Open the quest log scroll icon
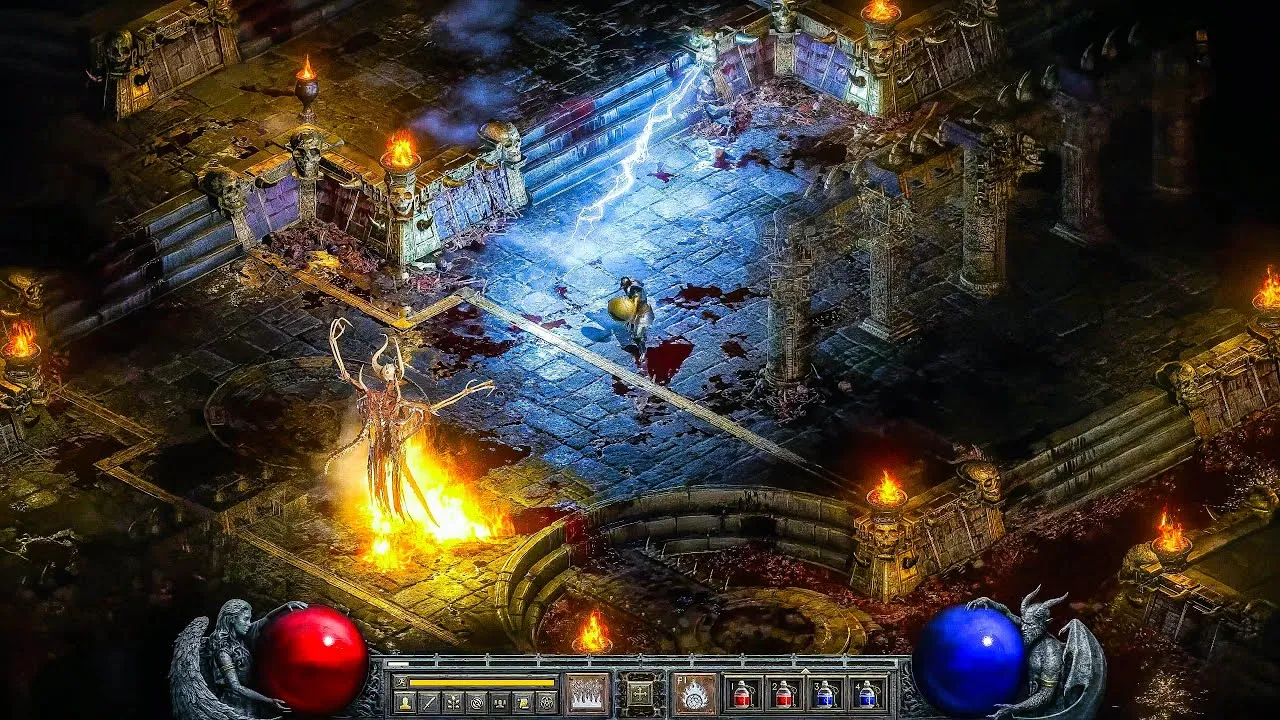Screen dimensions: 1280x720 tap(523, 703)
